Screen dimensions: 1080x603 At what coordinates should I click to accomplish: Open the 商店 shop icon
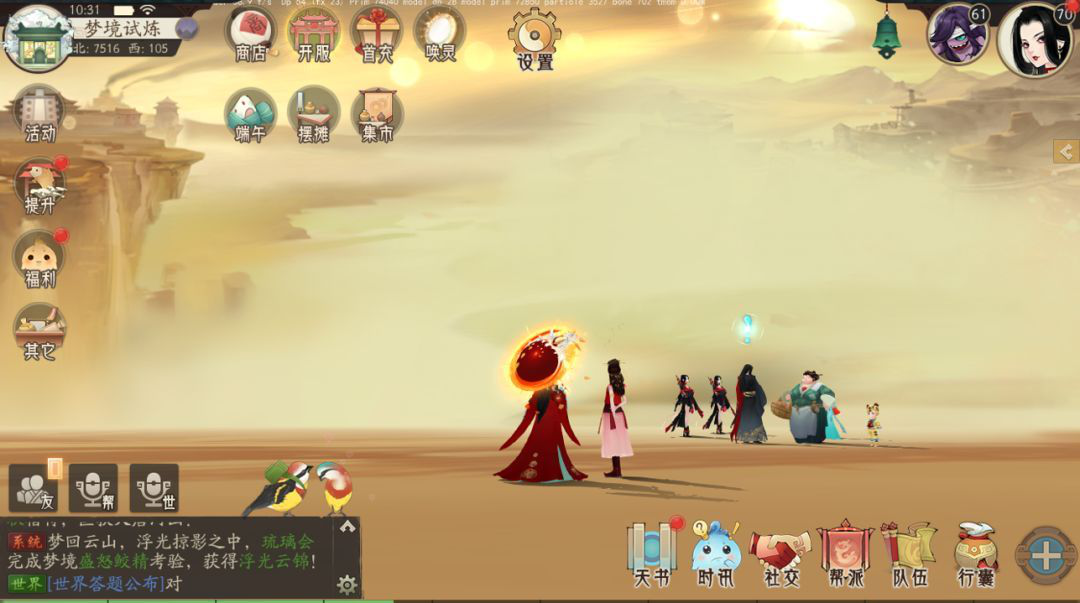click(x=250, y=32)
